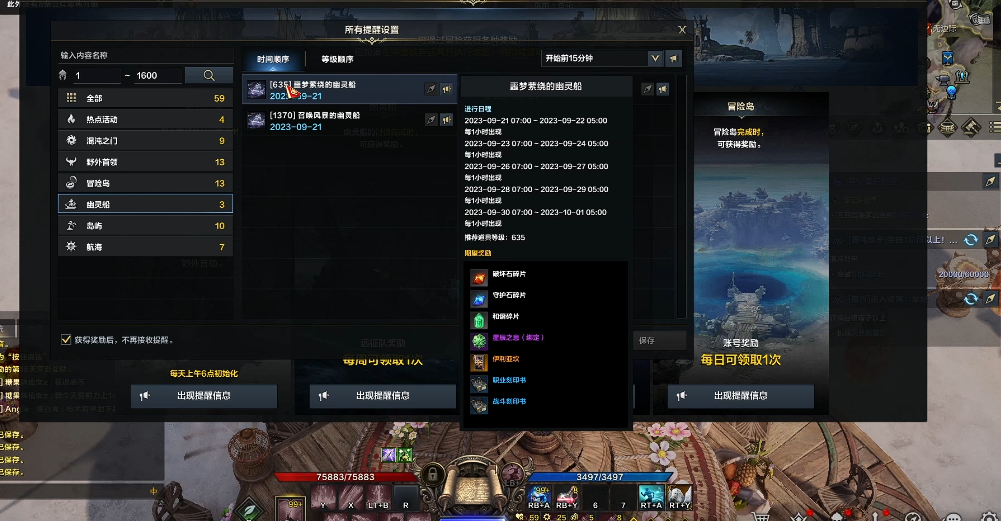Toggle alarm speaker on [1370] 召唤风暴的幽灵船

click(445, 119)
